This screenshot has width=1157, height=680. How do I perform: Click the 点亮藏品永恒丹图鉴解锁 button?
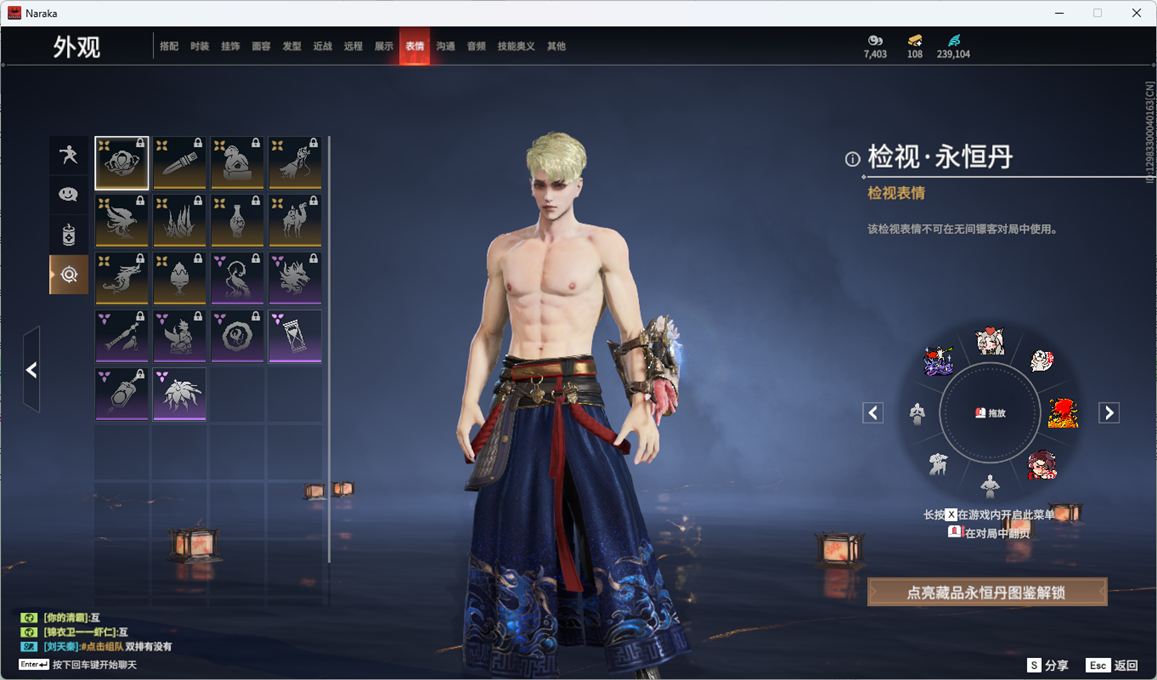click(986, 592)
